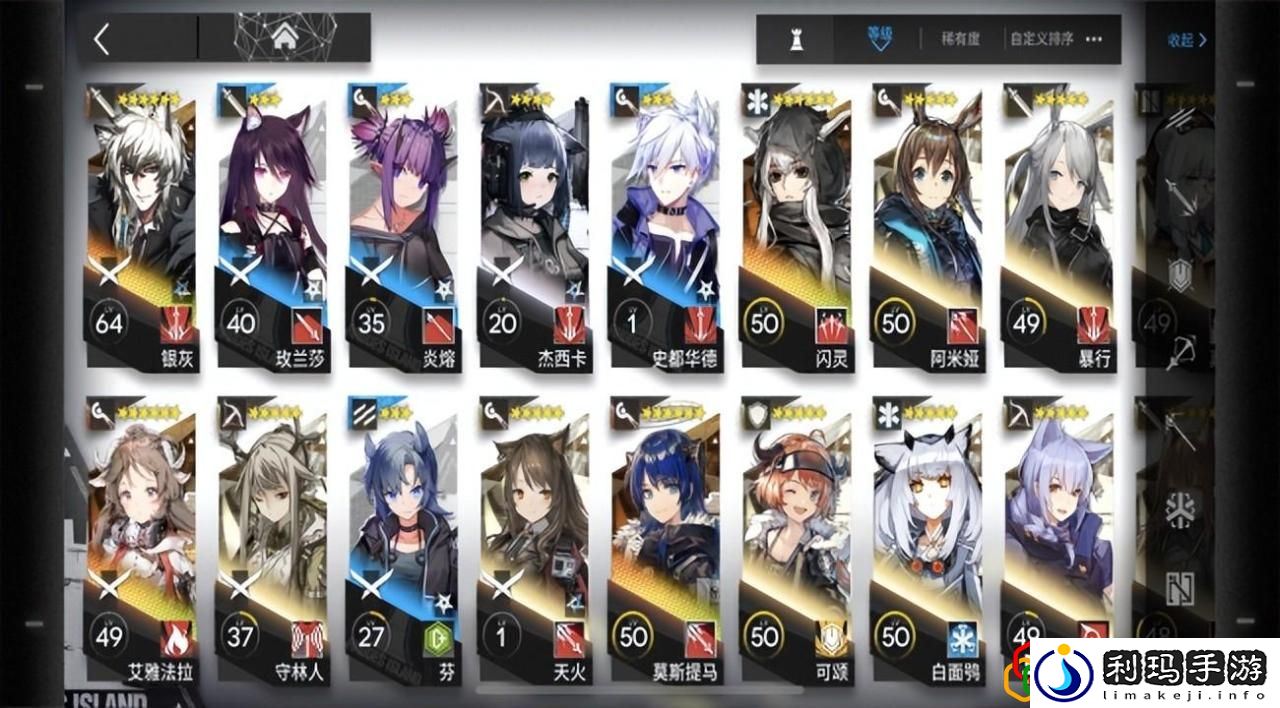The image size is (1280, 708).
Task: Return to the home screen
Action: 284,38
